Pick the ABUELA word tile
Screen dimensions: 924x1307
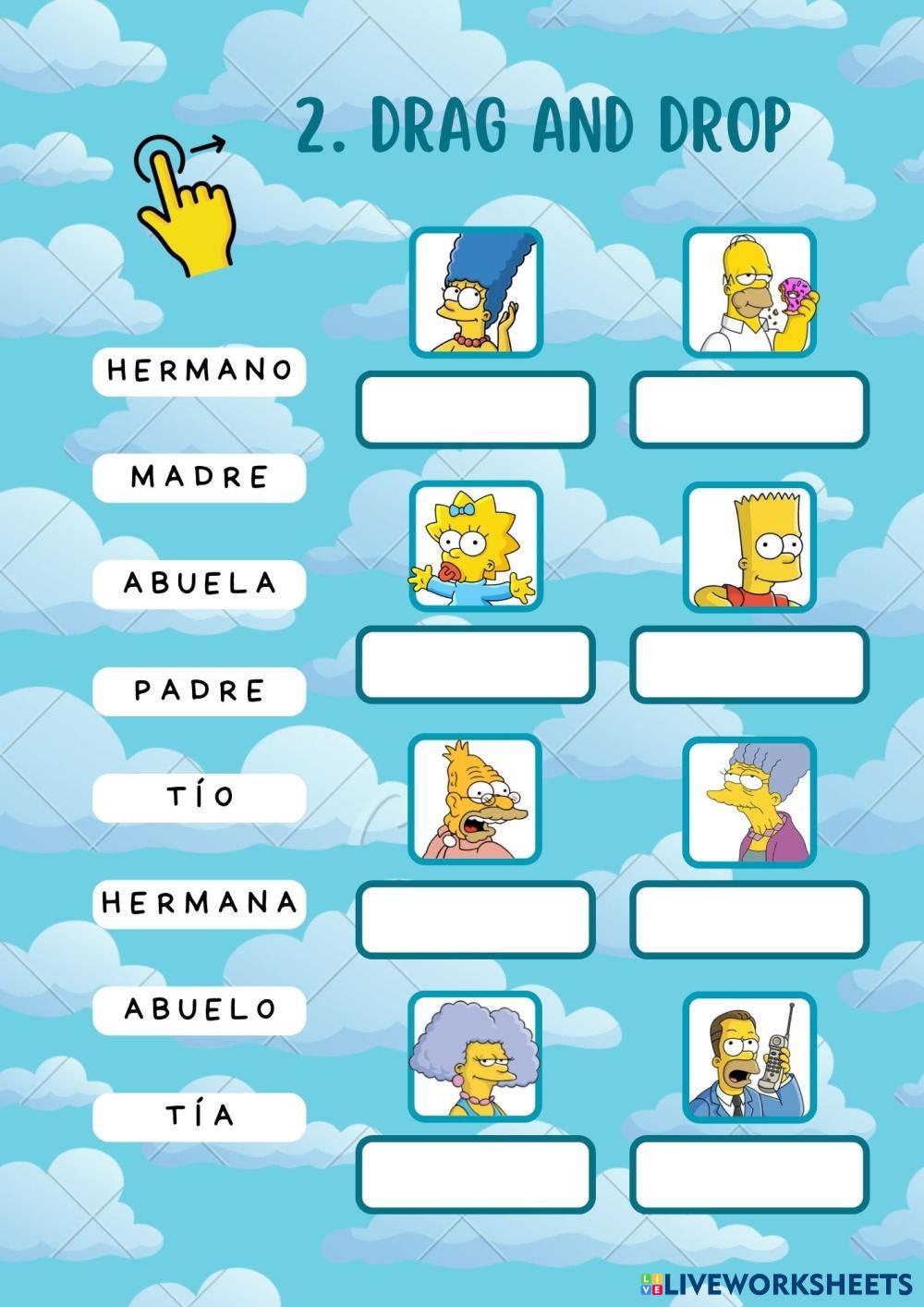(x=199, y=583)
